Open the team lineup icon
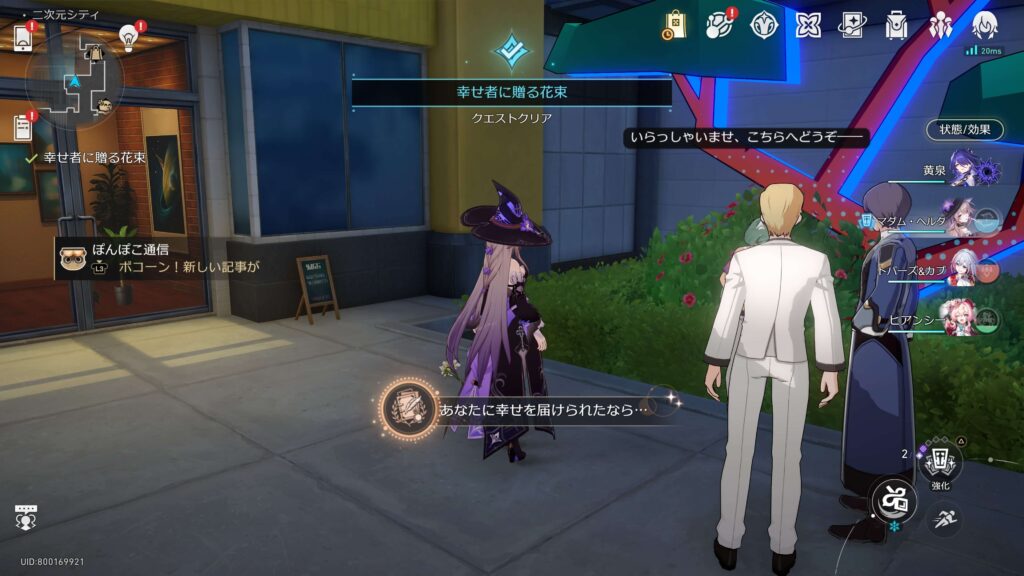This screenshot has height=576, width=1024. (940, 24)
